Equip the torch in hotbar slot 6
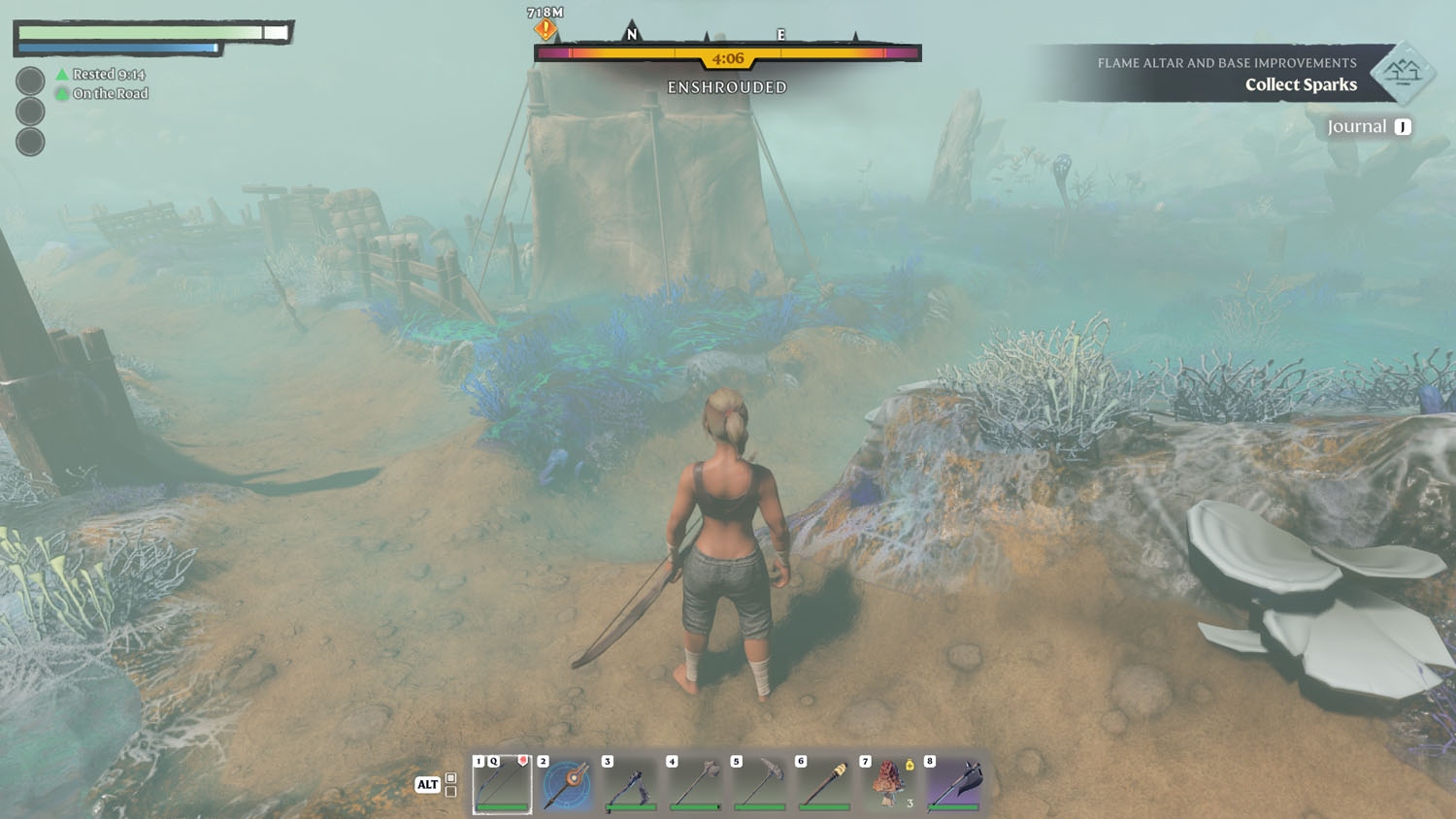Image resolution: width=1456 pixels, height=819 pixels. [x=824, y=784]
